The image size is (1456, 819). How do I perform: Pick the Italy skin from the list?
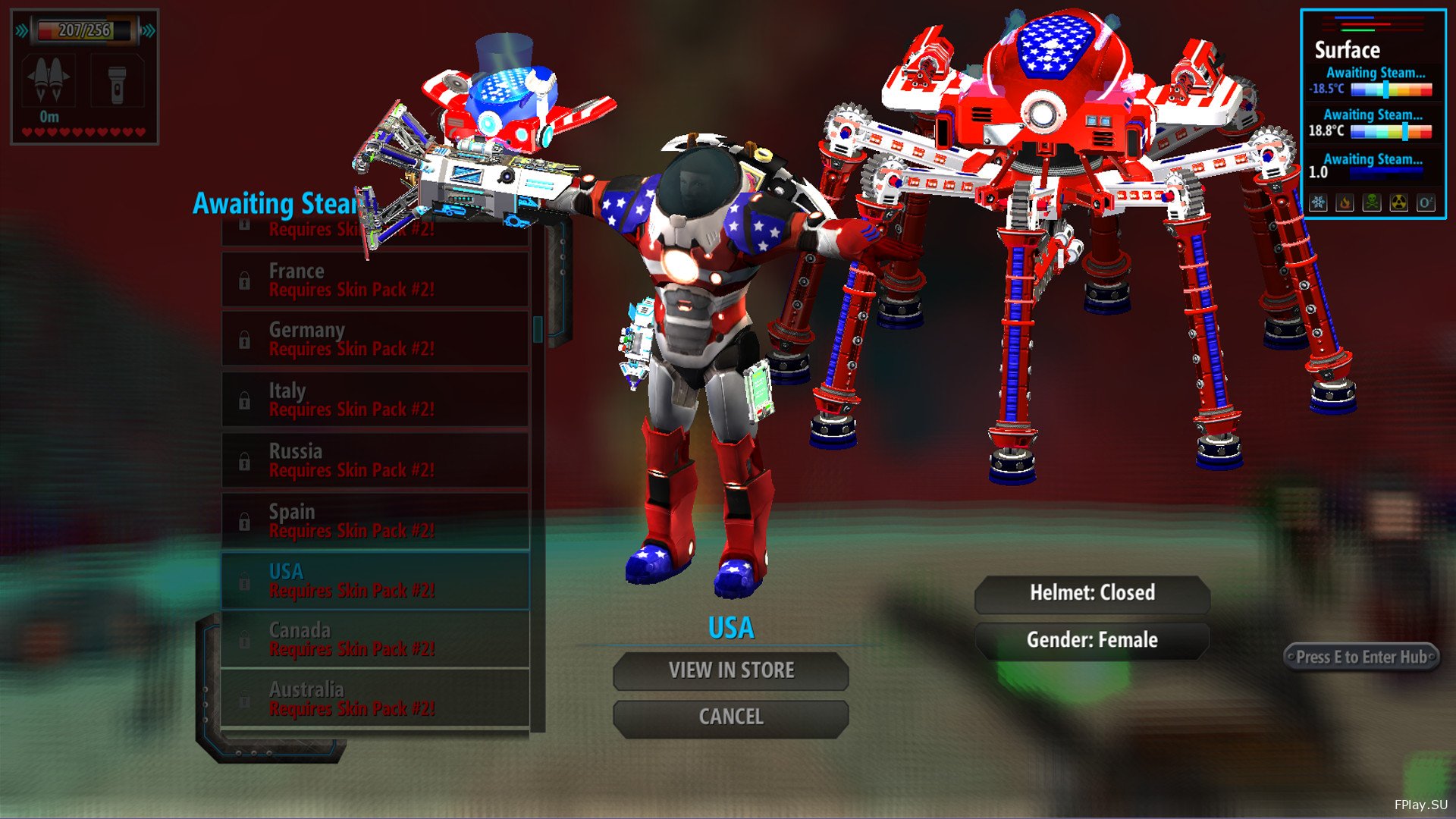tap(375, 400)
